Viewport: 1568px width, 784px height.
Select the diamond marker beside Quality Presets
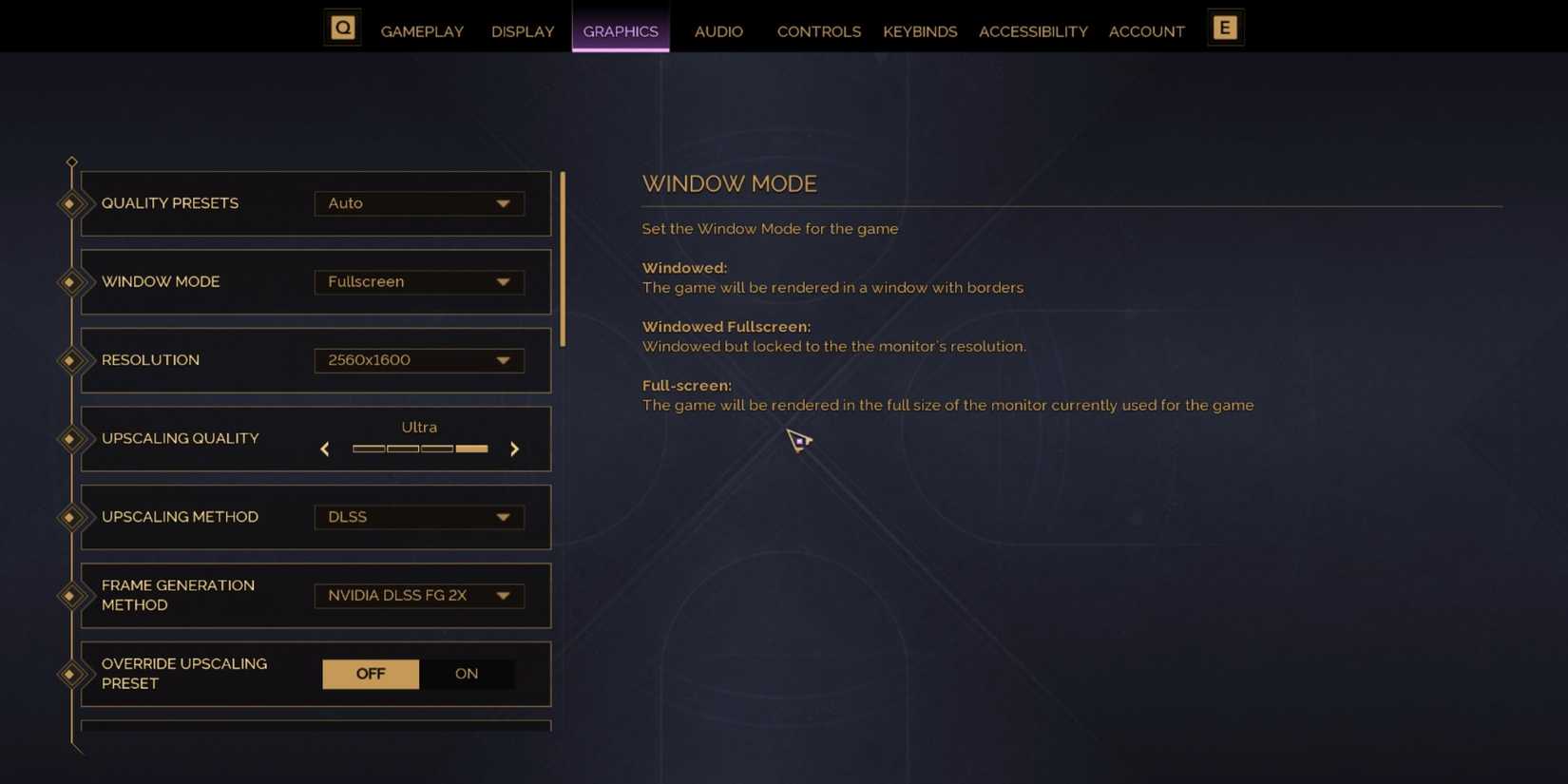pos(72,203)
